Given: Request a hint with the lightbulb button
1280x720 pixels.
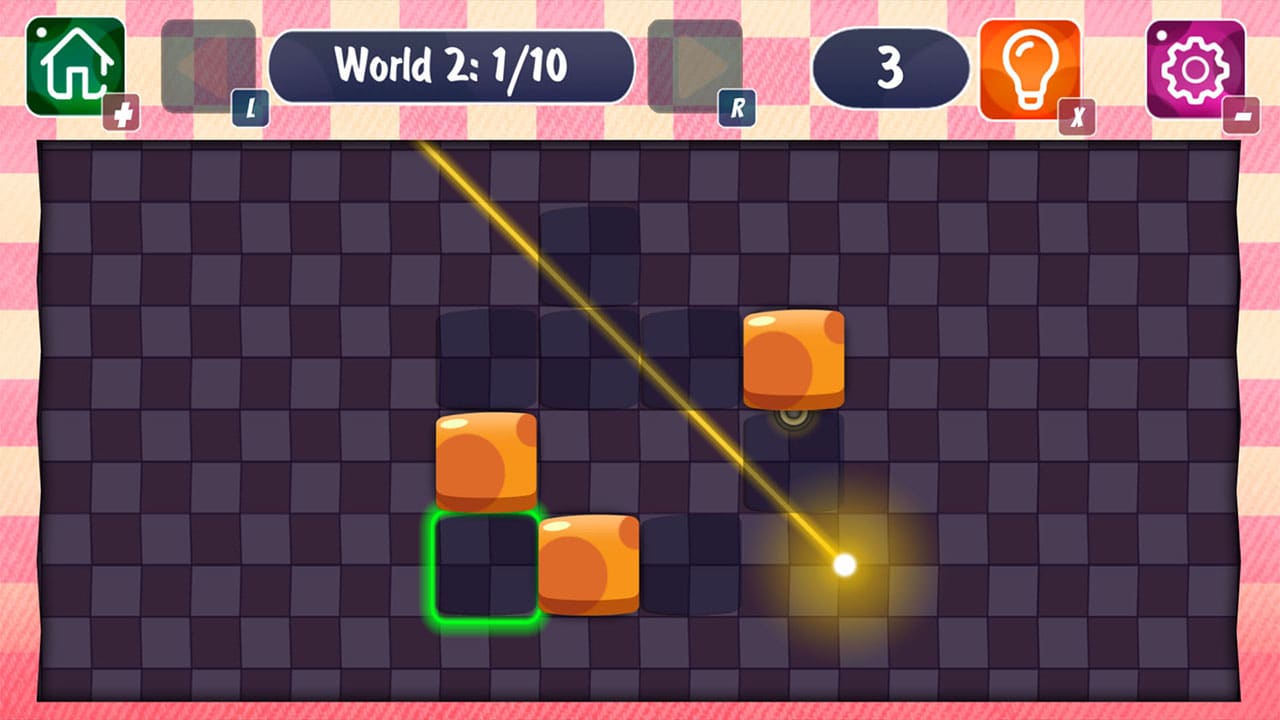Looking at the screenshot, I should click(1029, 64).
